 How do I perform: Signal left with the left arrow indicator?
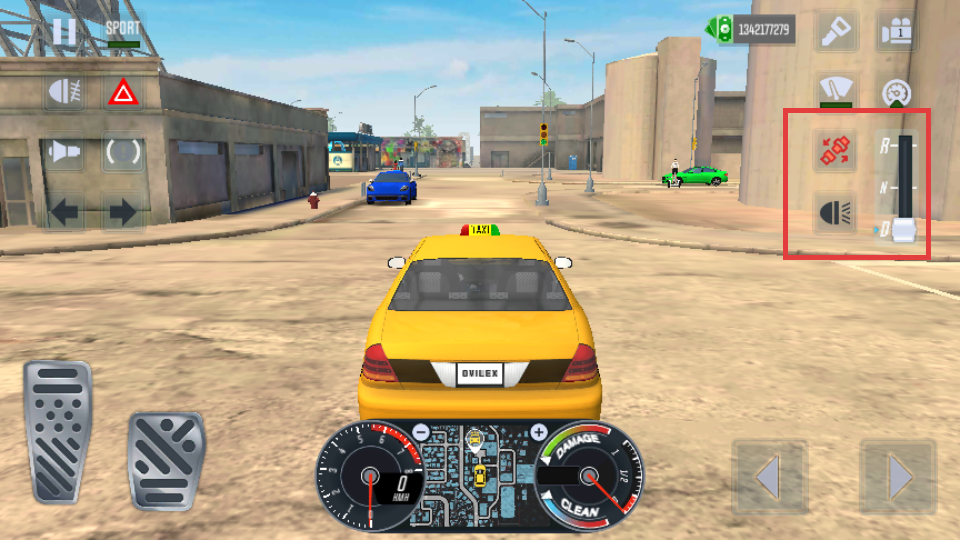pyautogui.click(x=64, y=211)
